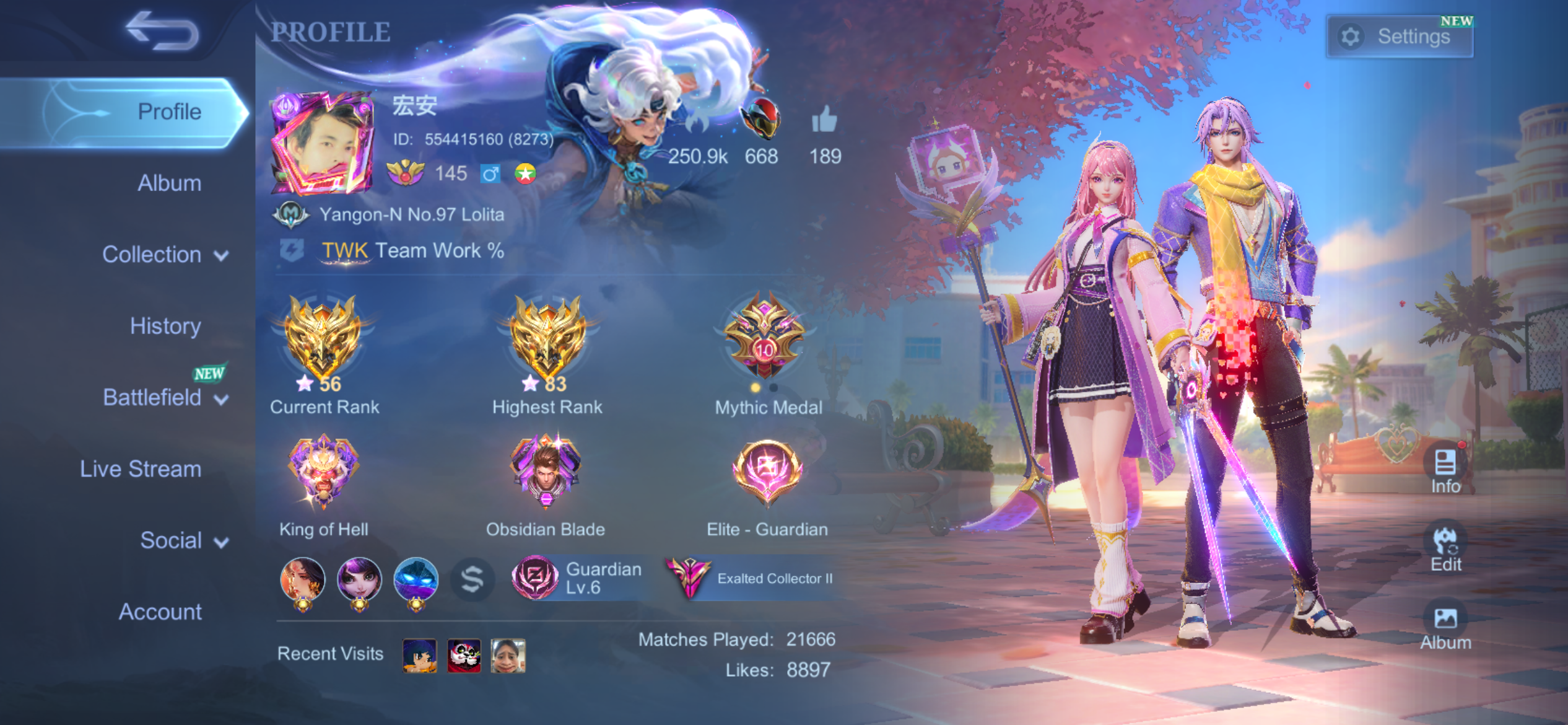The width and height of the screenshot is (1568, 725).
Task: View the Current Rank badge
Action: point(323,341)
